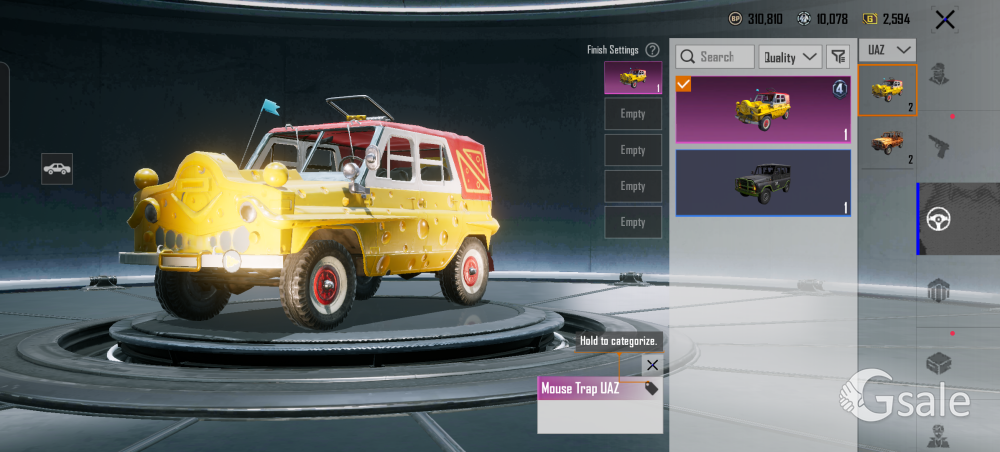This screenshot has height=452, width=1000.
Task: Dismiss the Hold to categorize tooltip
Action: pyautogui.click(x=652, y=365)
